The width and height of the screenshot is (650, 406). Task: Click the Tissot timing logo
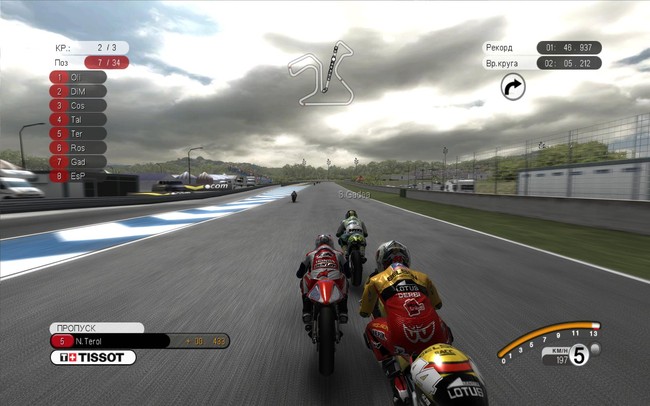pos(93,357)
